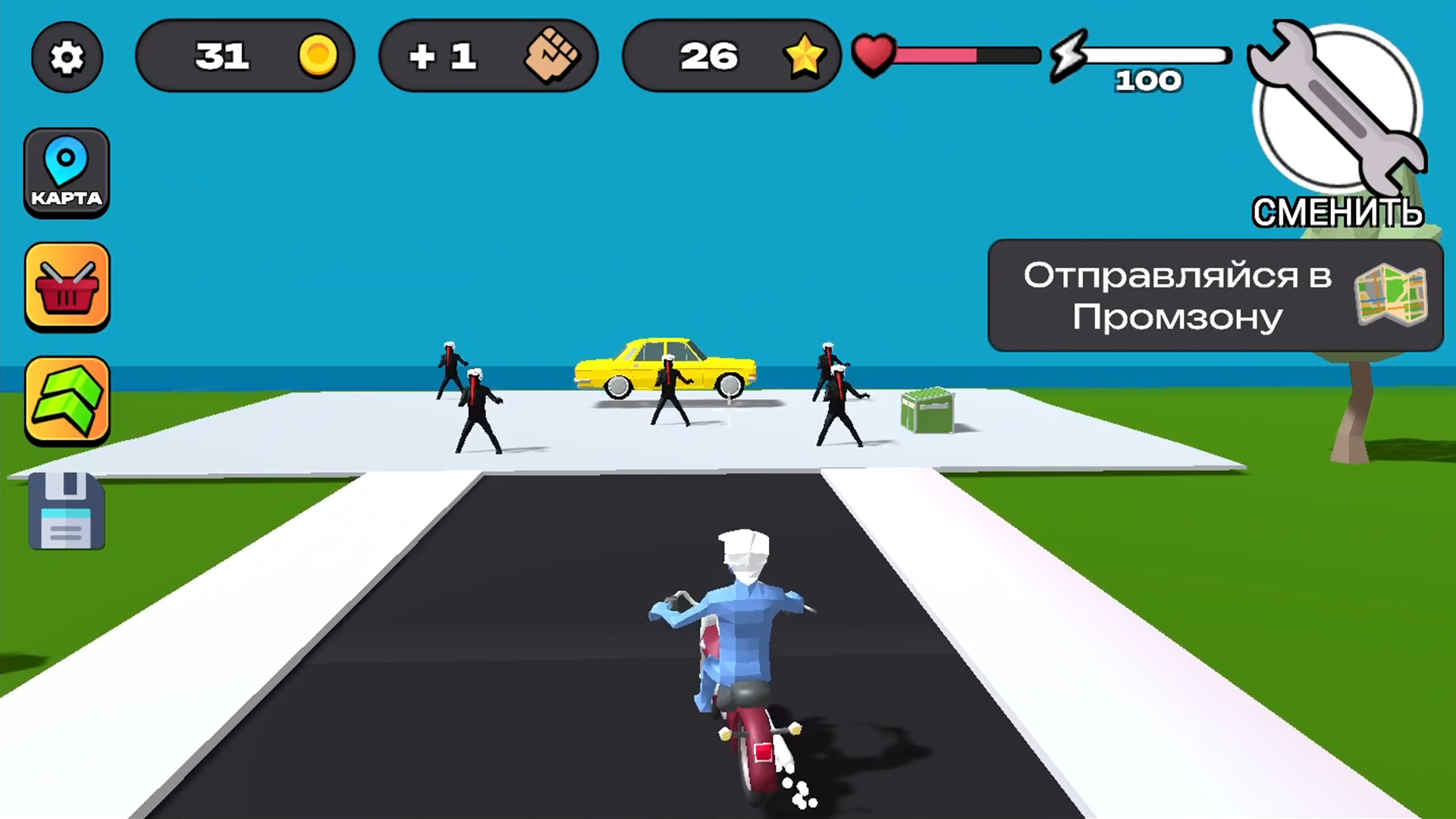Save the game with the floppy disk icon
This screenshot has height=819, width=1456.
coord(67,512)
